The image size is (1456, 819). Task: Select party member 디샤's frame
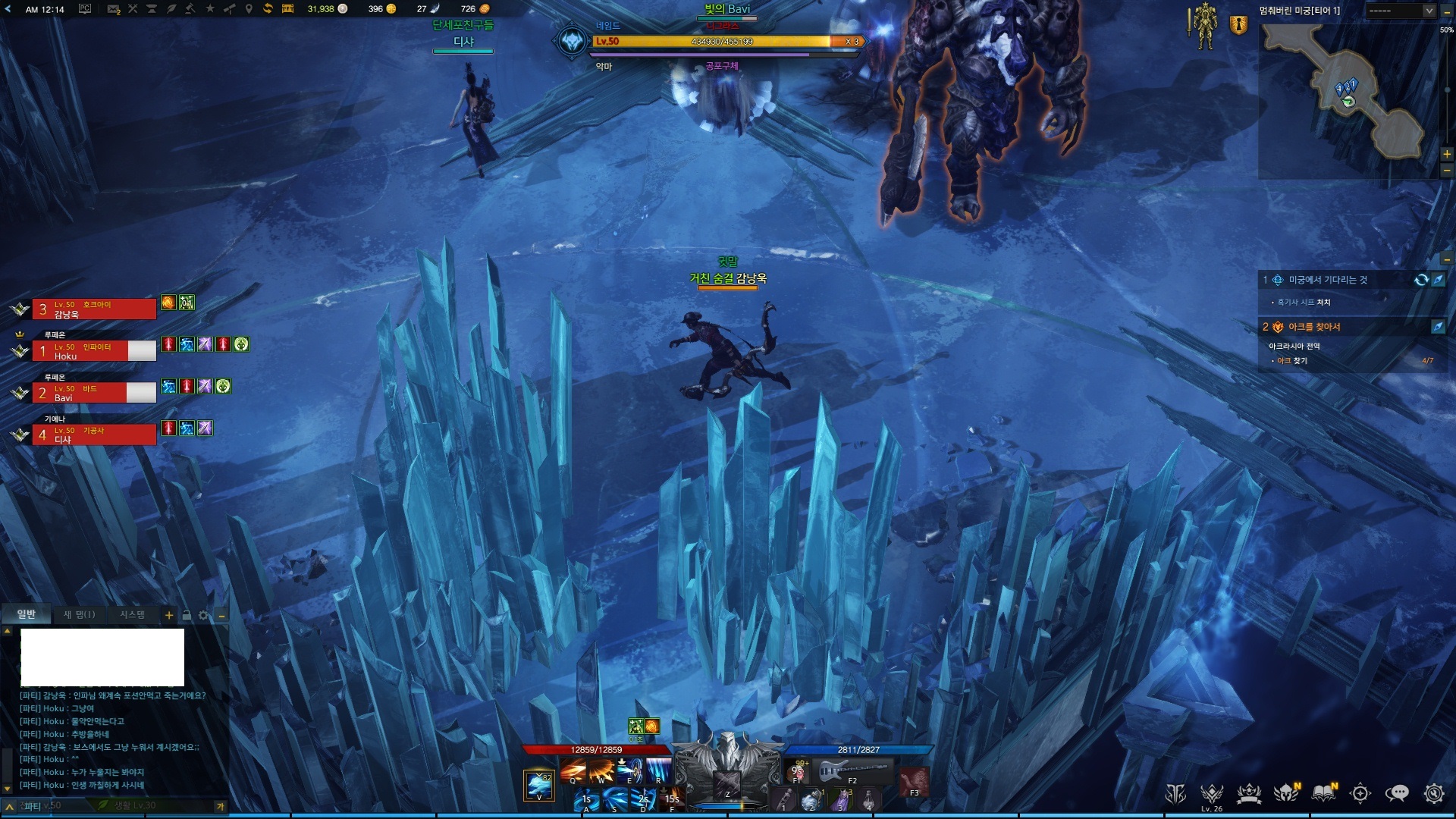pyautogui.click(x=94, y=435)
